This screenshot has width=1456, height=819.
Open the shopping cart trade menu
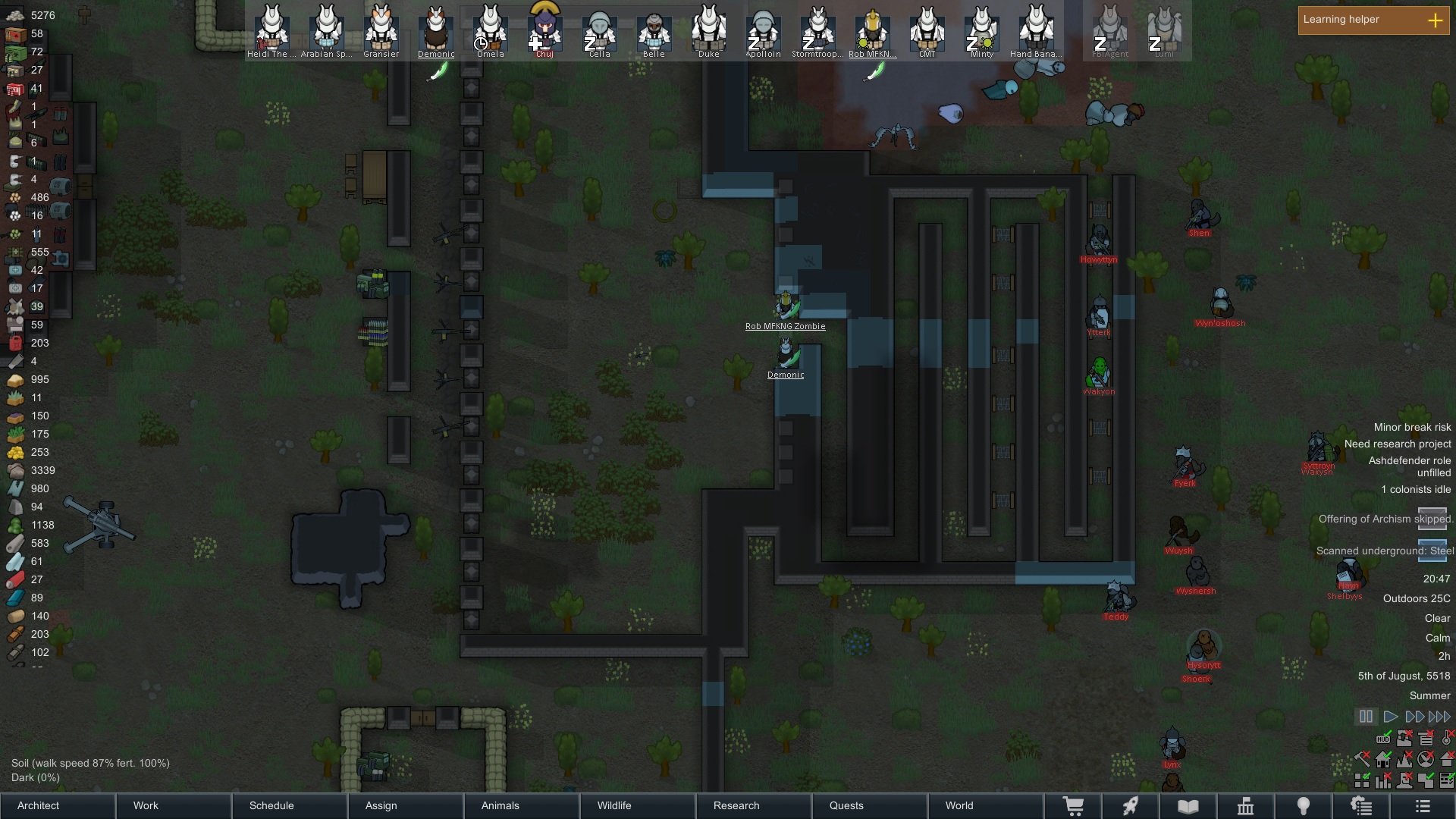[1073, 806]
